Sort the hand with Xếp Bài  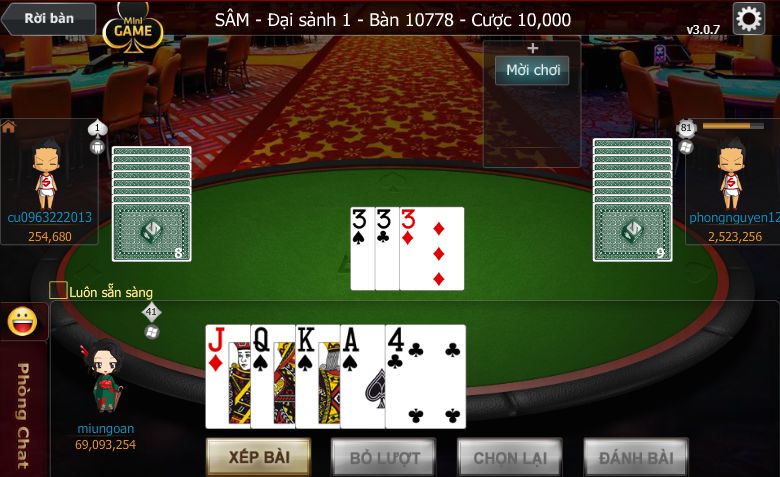tap(258, 457)
